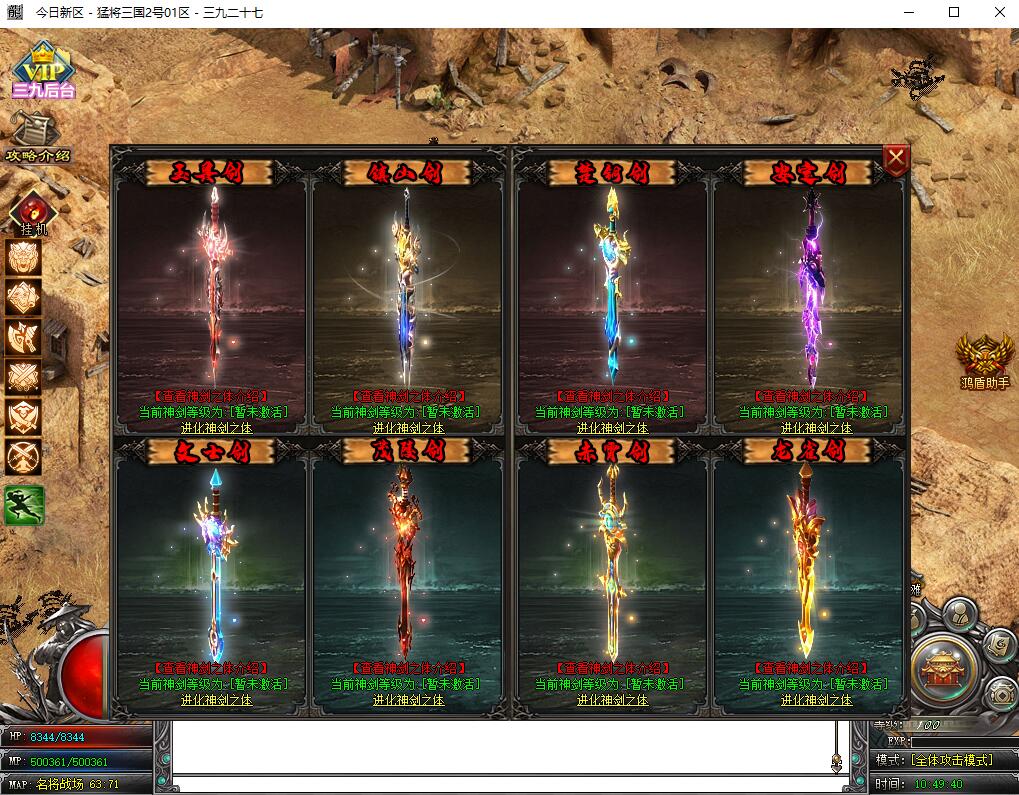Activate the lion head skill icon

(24, 257)
